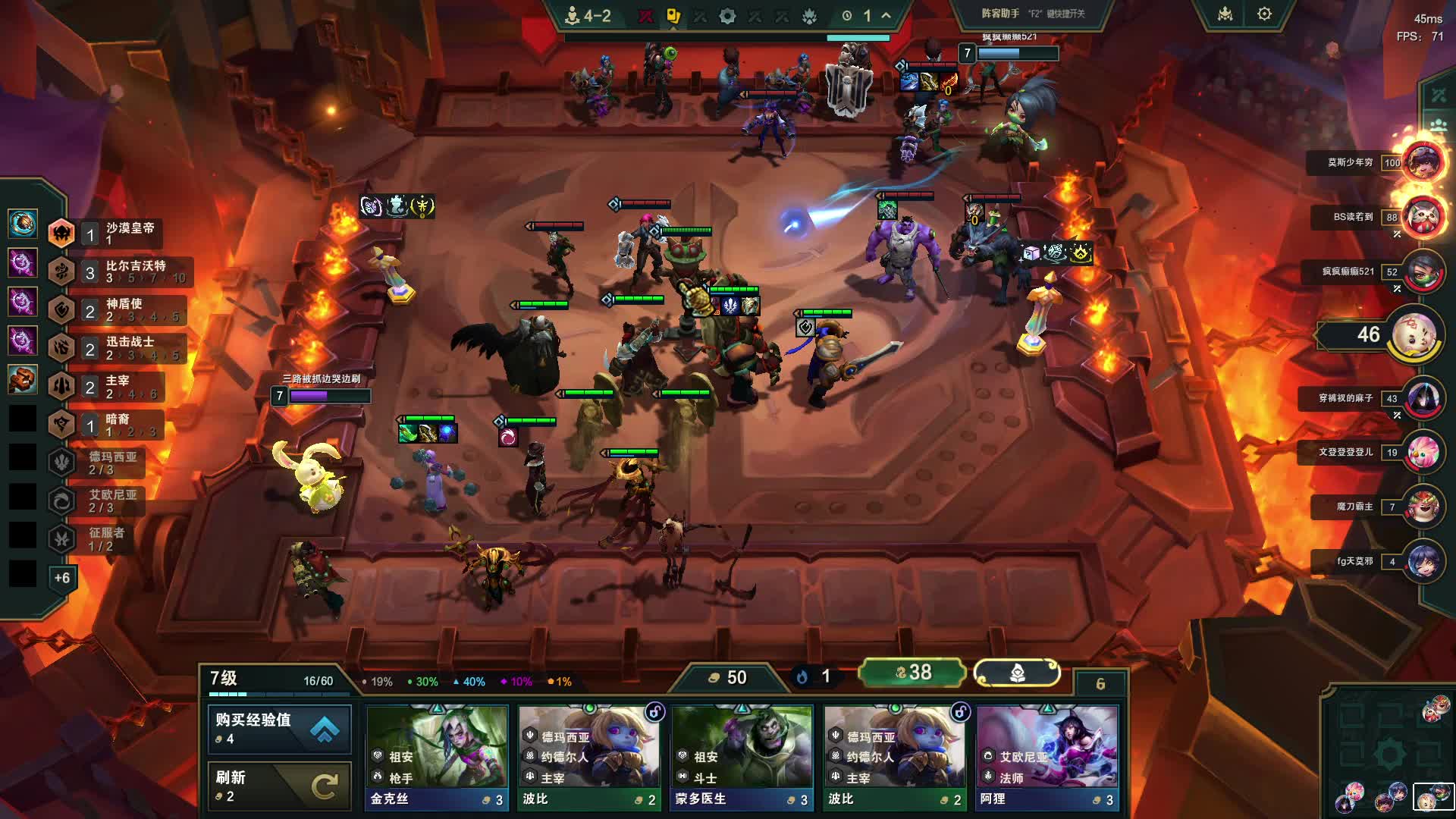Select the 沙漠皇帝 trait entry
Image resolution: width=1456 pixels, height=819 pixels.
[114, 233]
